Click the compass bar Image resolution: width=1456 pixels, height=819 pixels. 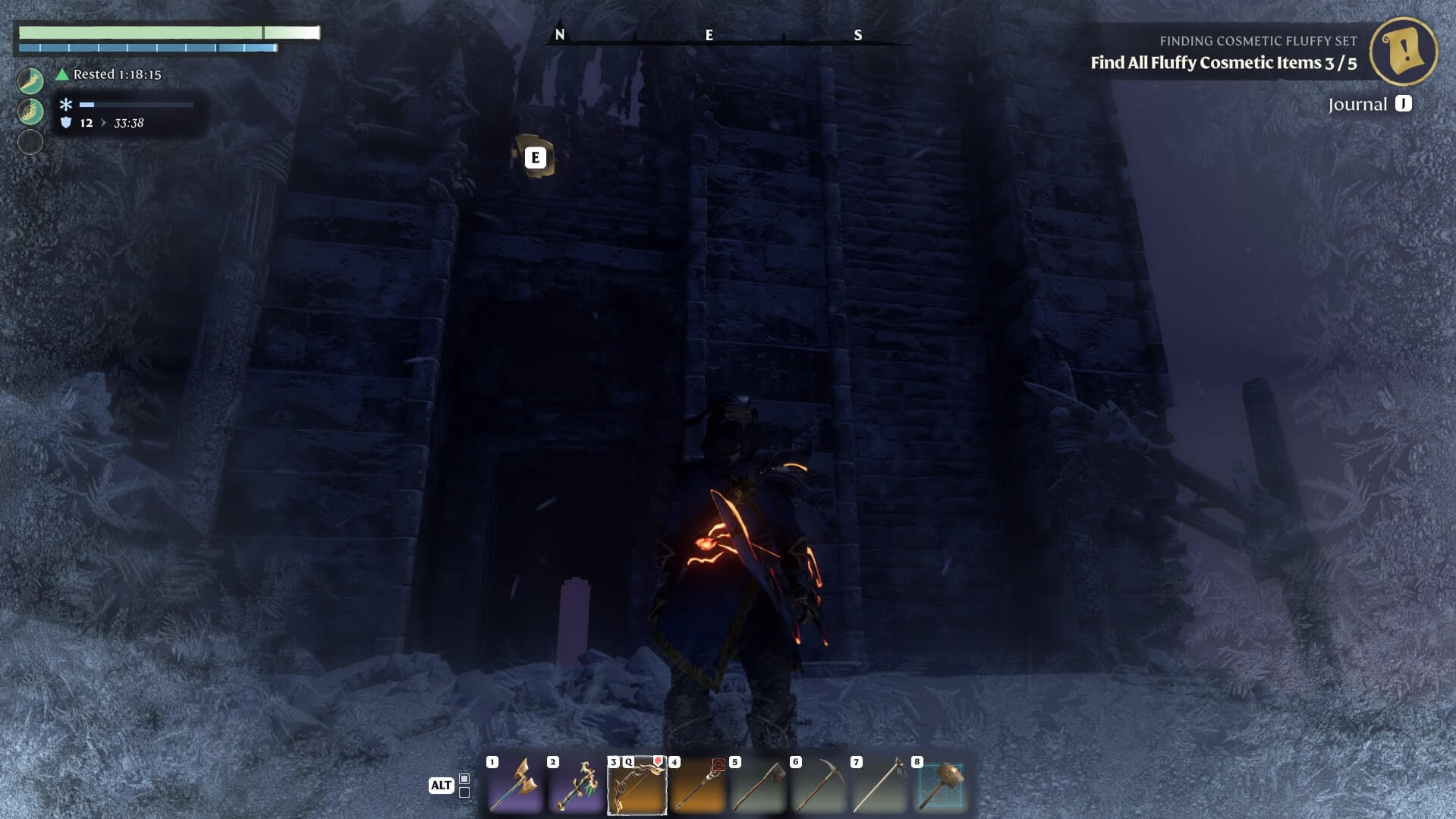[709, 36]
